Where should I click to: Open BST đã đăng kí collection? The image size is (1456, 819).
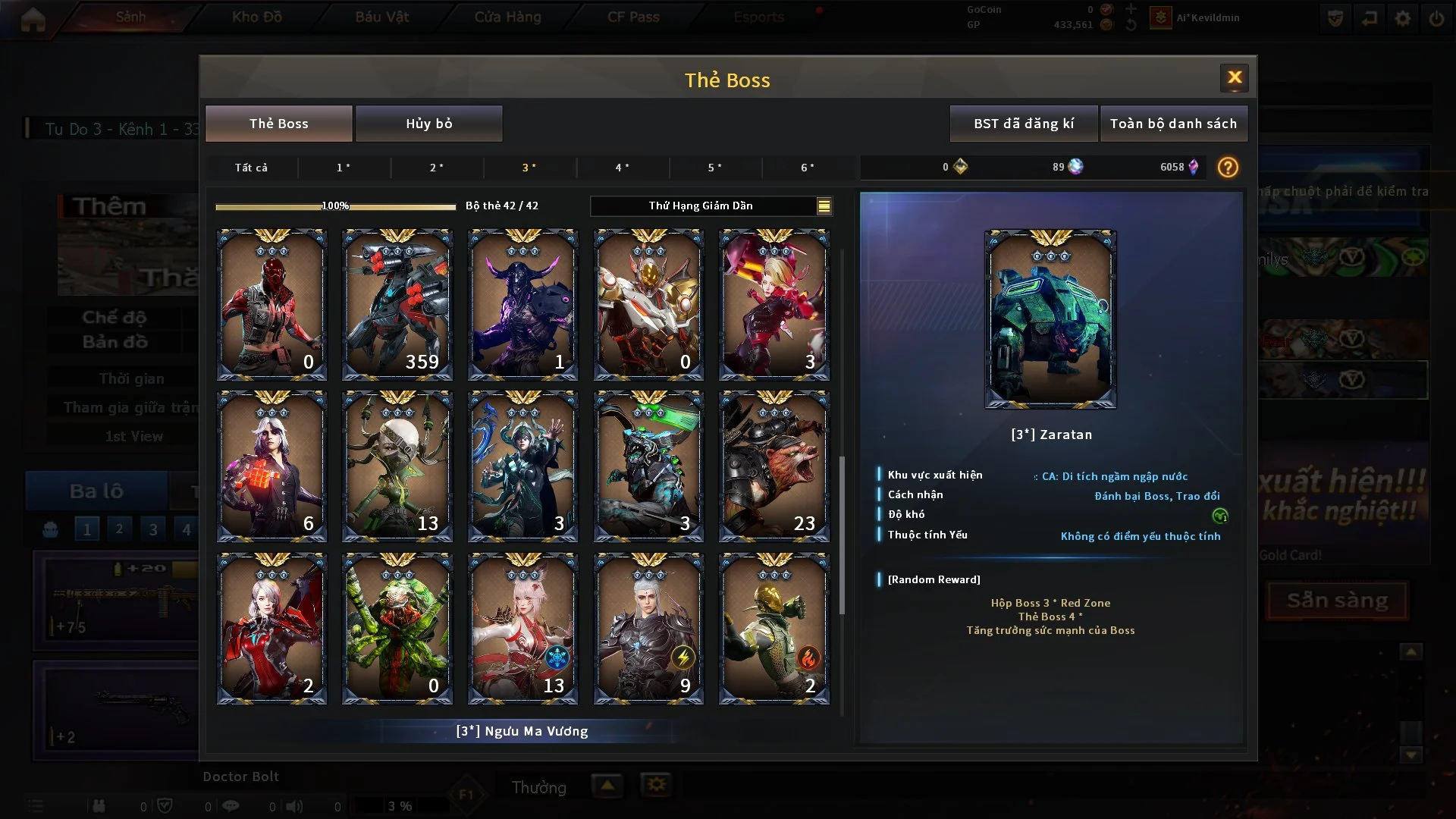click(1023, 124)
